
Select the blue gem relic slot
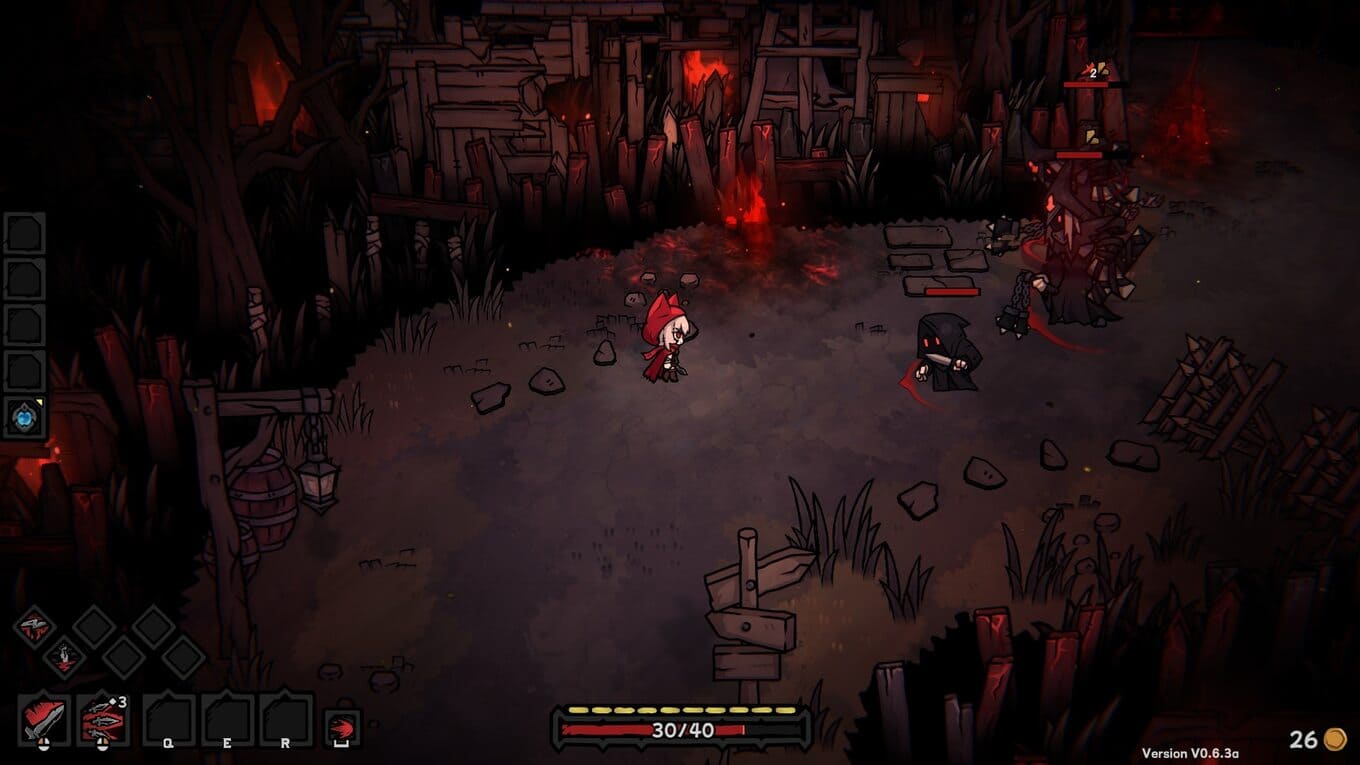[24, 417]
